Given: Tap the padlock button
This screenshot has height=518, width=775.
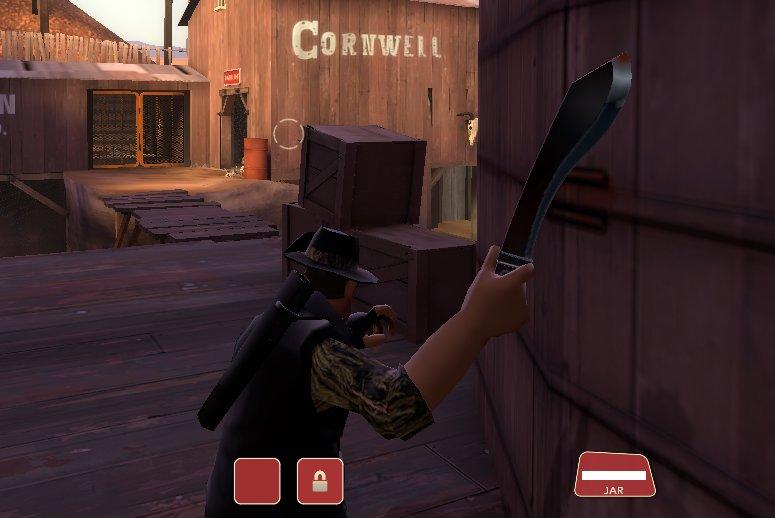Looking at the screenshot, I should 320,481.
